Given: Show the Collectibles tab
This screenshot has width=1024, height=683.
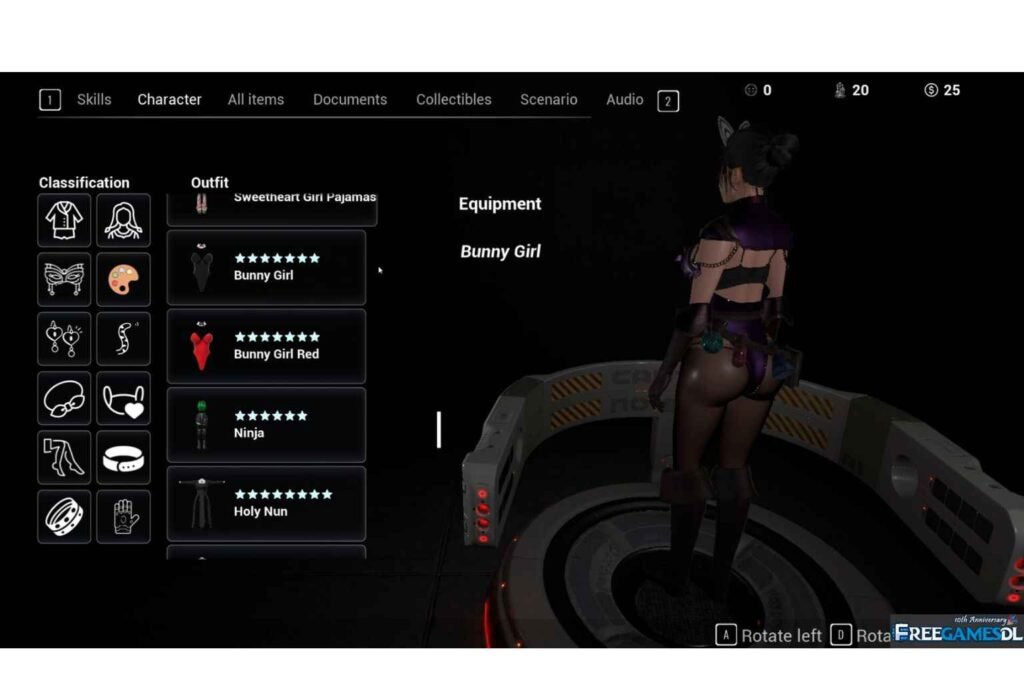Looking at the screenshot, I should pos(454,100).
